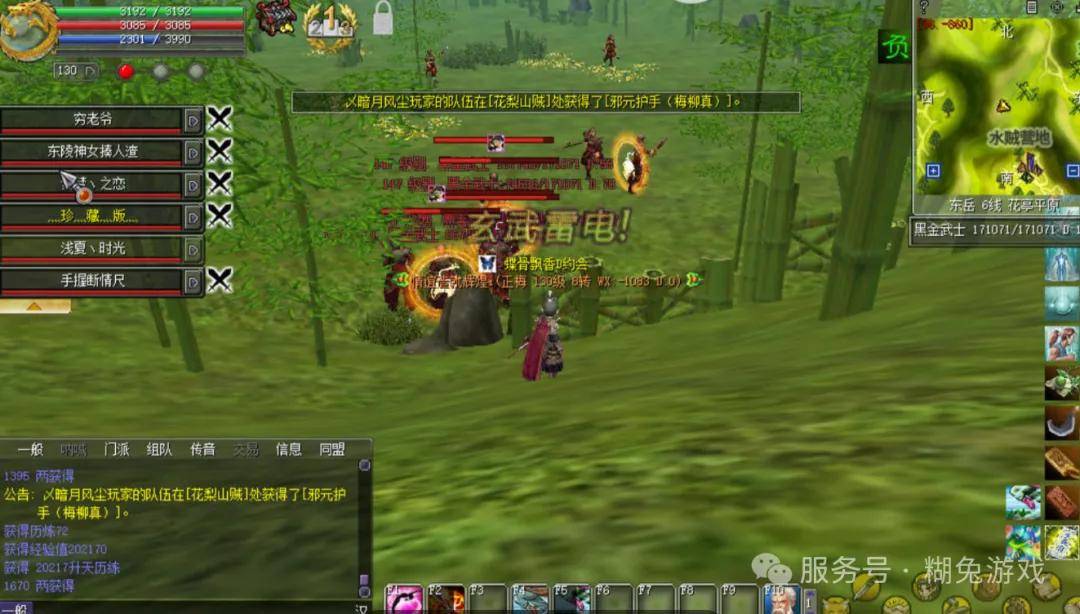
Task: Click the dragon character portrait
Action: pyautogui.click(x=28, y=30)
